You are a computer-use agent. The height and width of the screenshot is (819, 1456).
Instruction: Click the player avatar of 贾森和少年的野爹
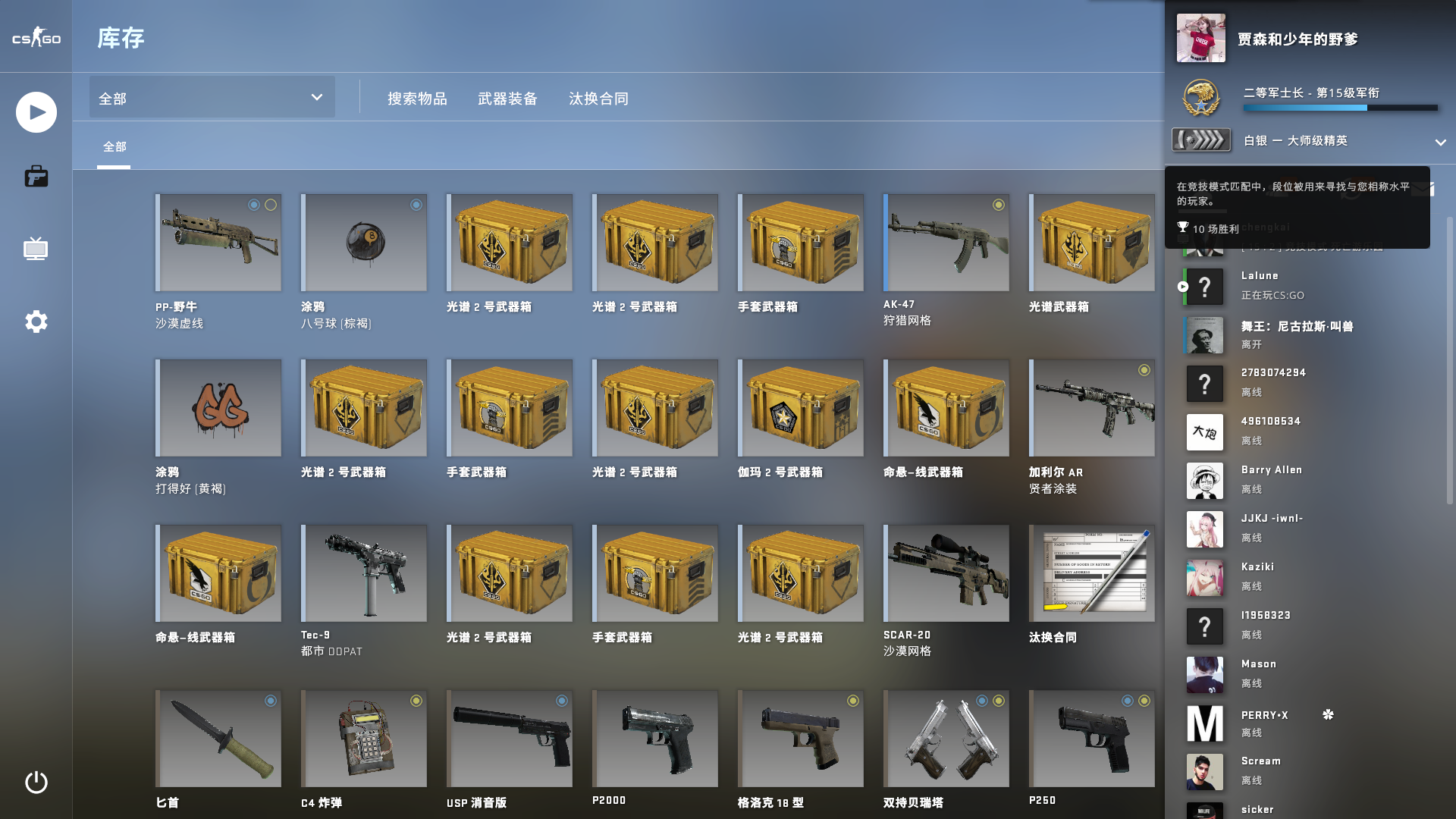pos(1201,39)
